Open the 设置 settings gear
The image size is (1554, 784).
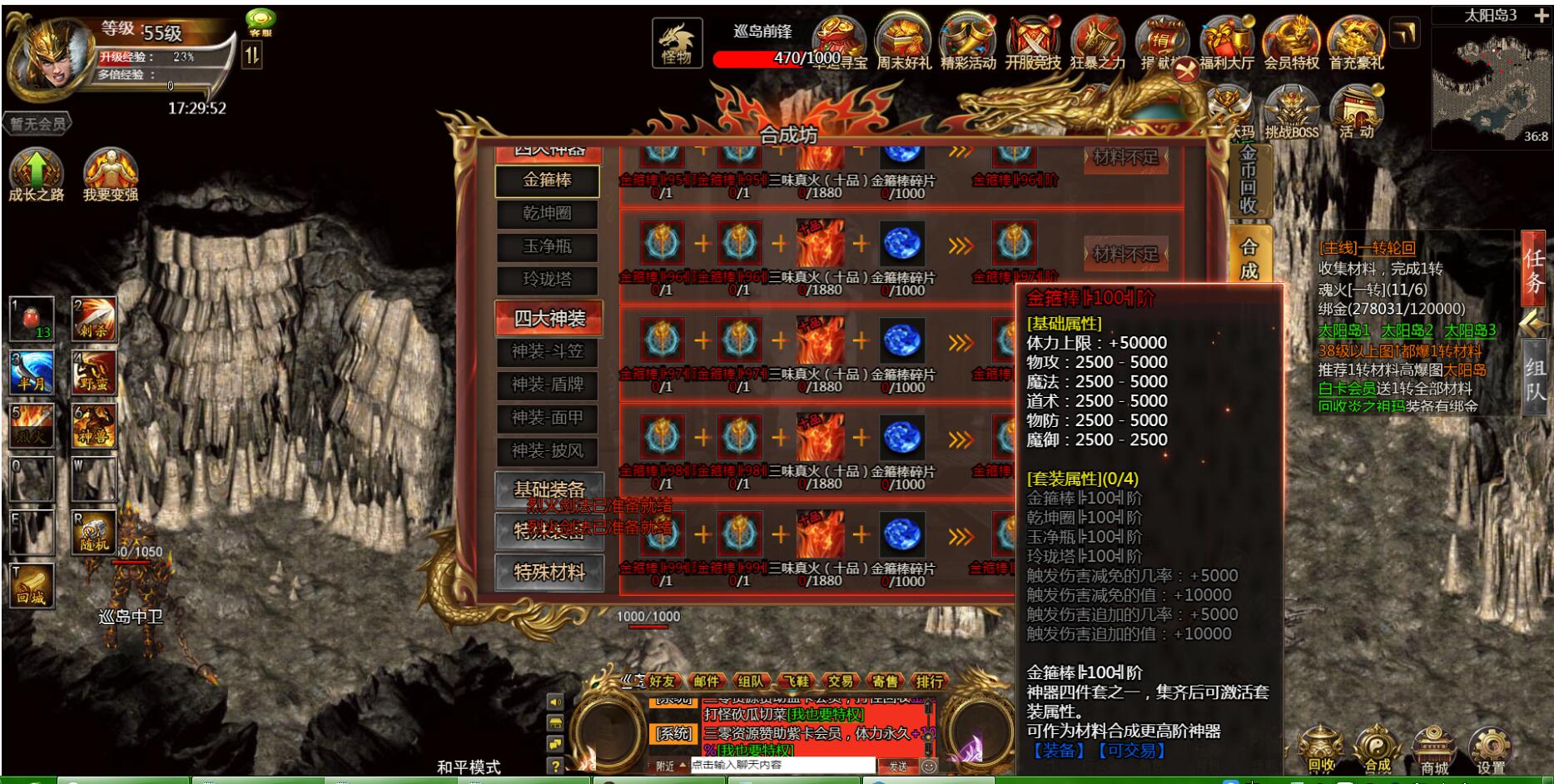point(1490,750)
